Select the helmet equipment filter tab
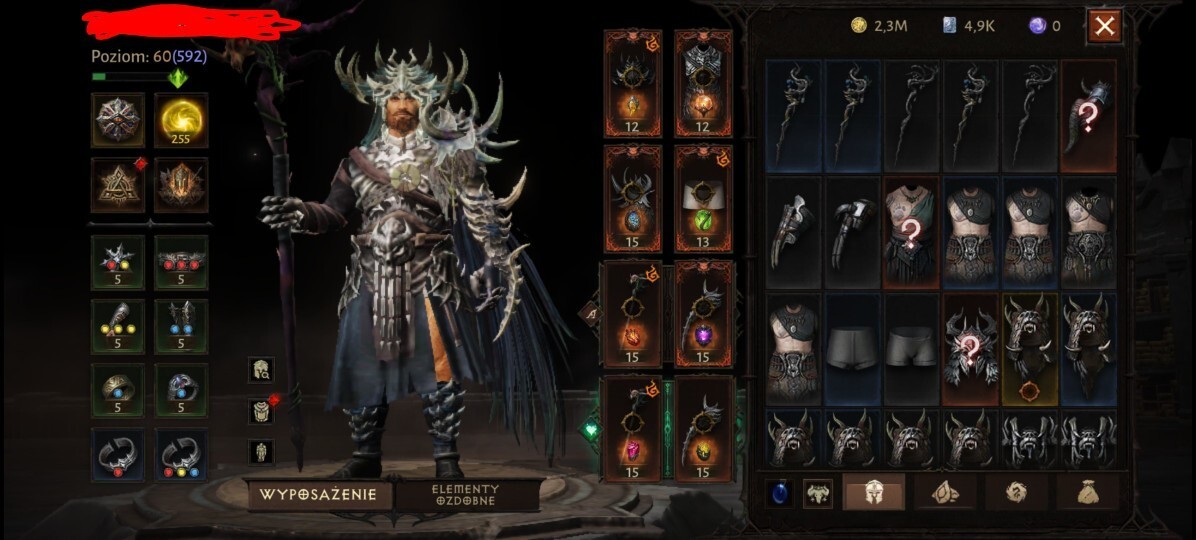The width and height of the screenshot is (1196, 540). [873, 492]
